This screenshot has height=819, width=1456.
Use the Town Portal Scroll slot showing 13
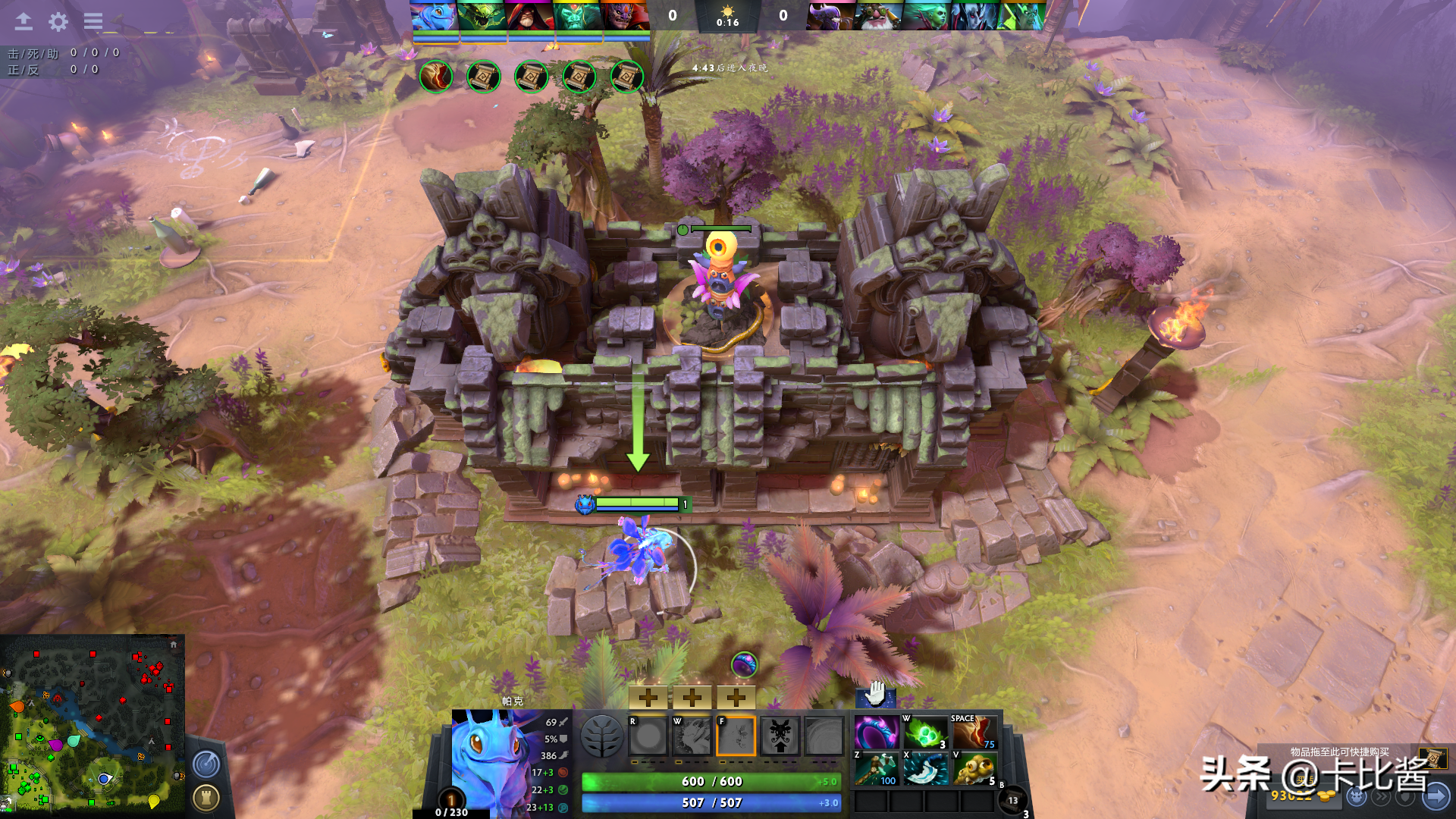click(x=1012, y=801)
